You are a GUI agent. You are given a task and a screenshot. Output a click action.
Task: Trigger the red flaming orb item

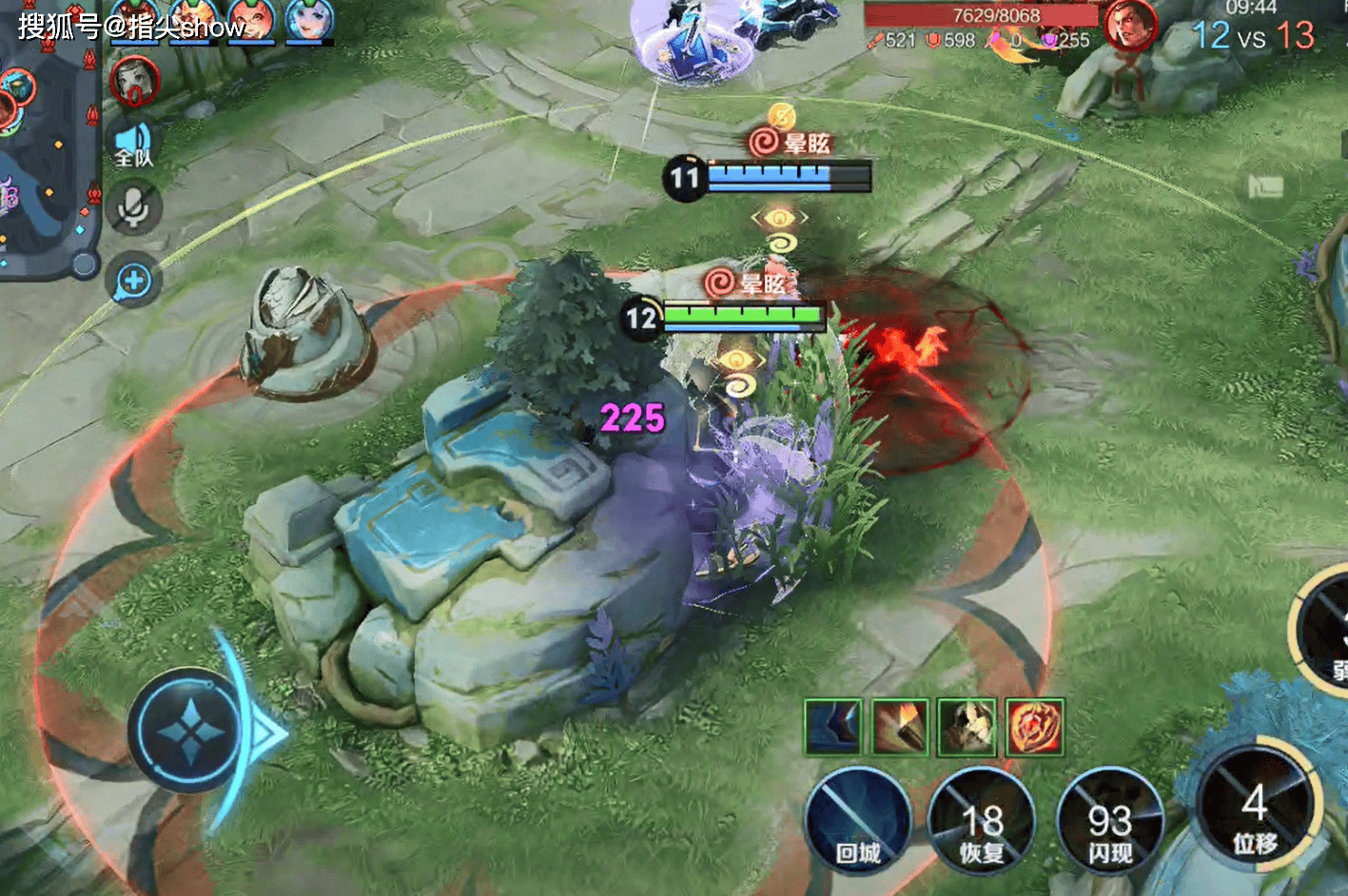(1034, 728)
